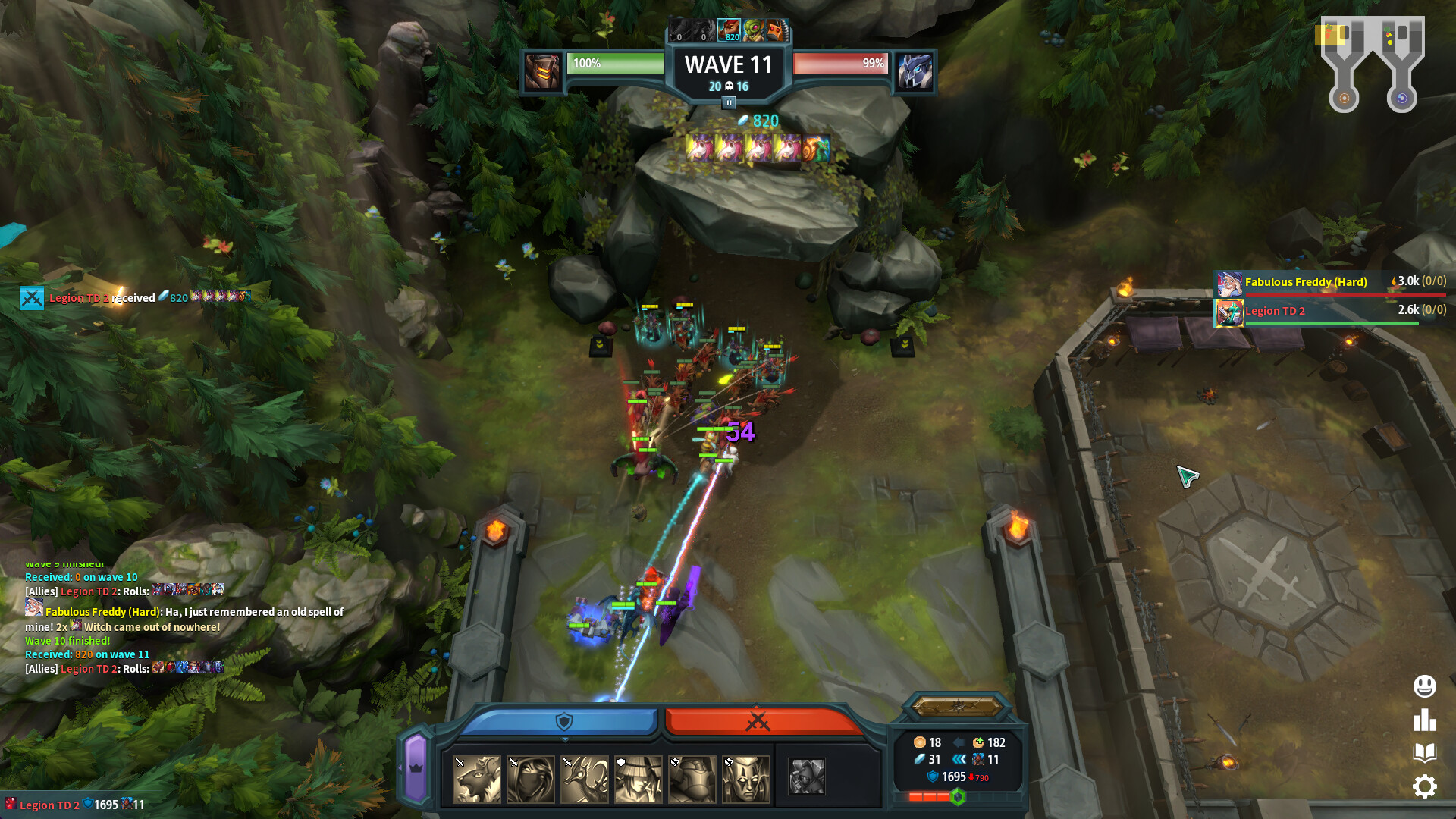Select the straw-hat warrior fighter
The image size is (1456, 819).
(639, 779)
